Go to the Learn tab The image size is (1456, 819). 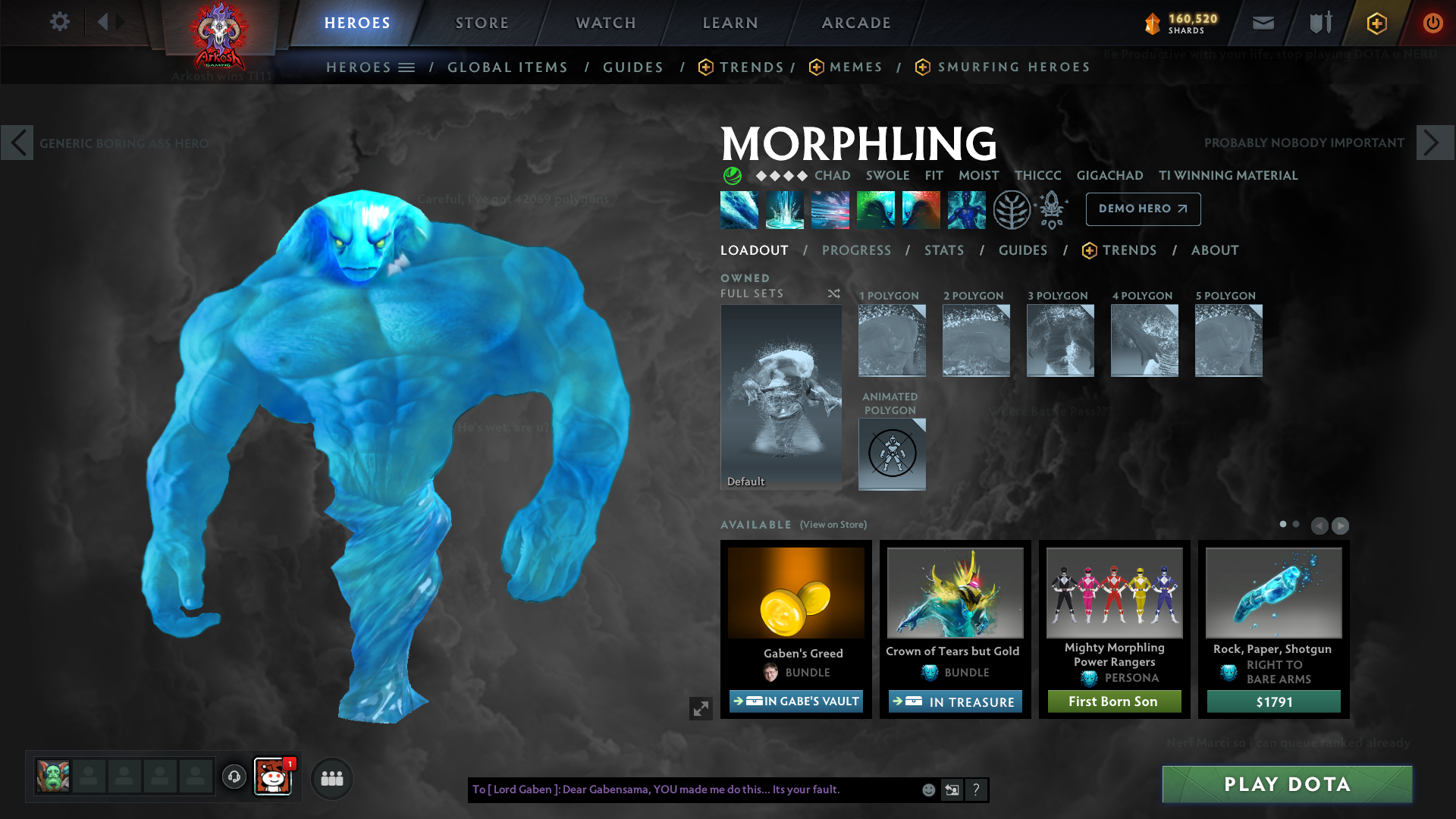tap(730, 23)
